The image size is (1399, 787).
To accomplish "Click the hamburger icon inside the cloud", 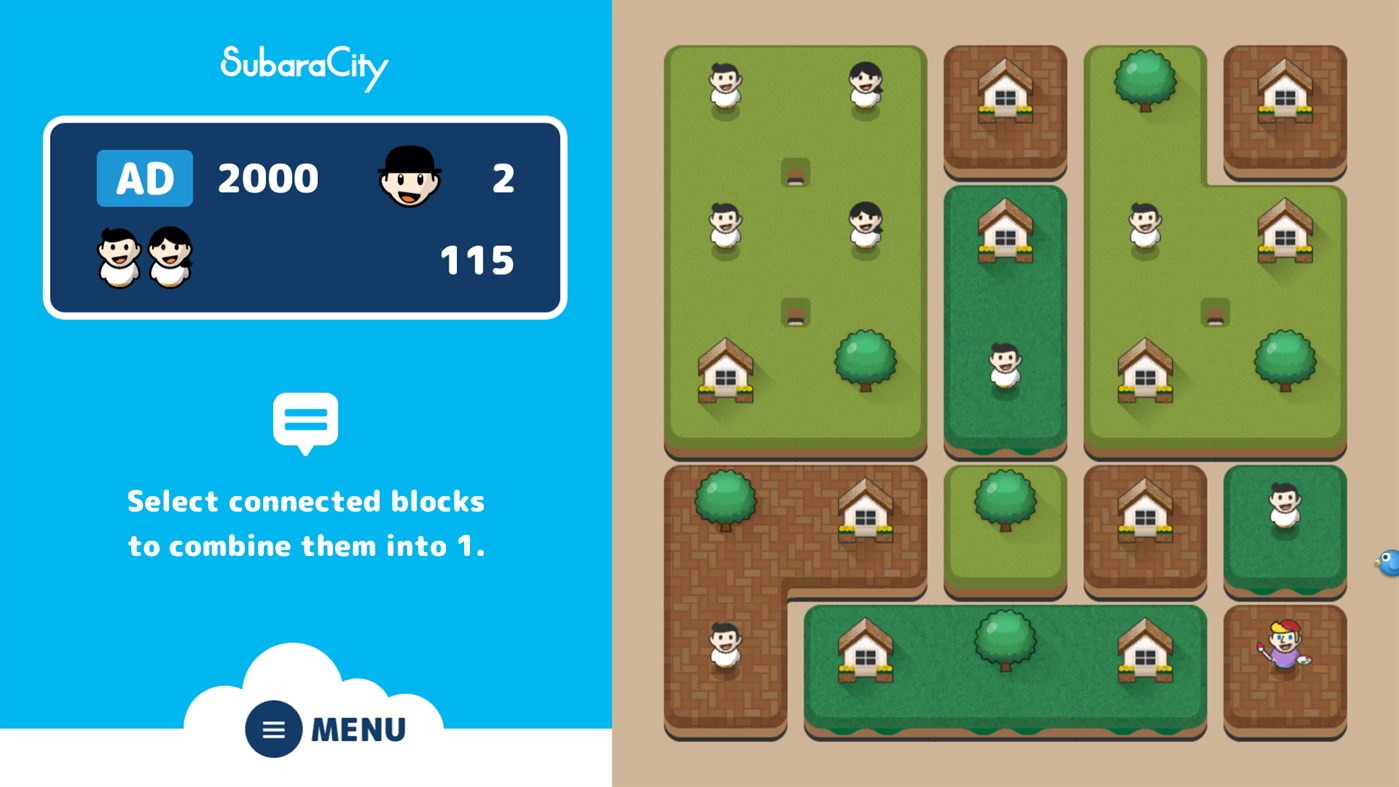I will click(272, 729).
